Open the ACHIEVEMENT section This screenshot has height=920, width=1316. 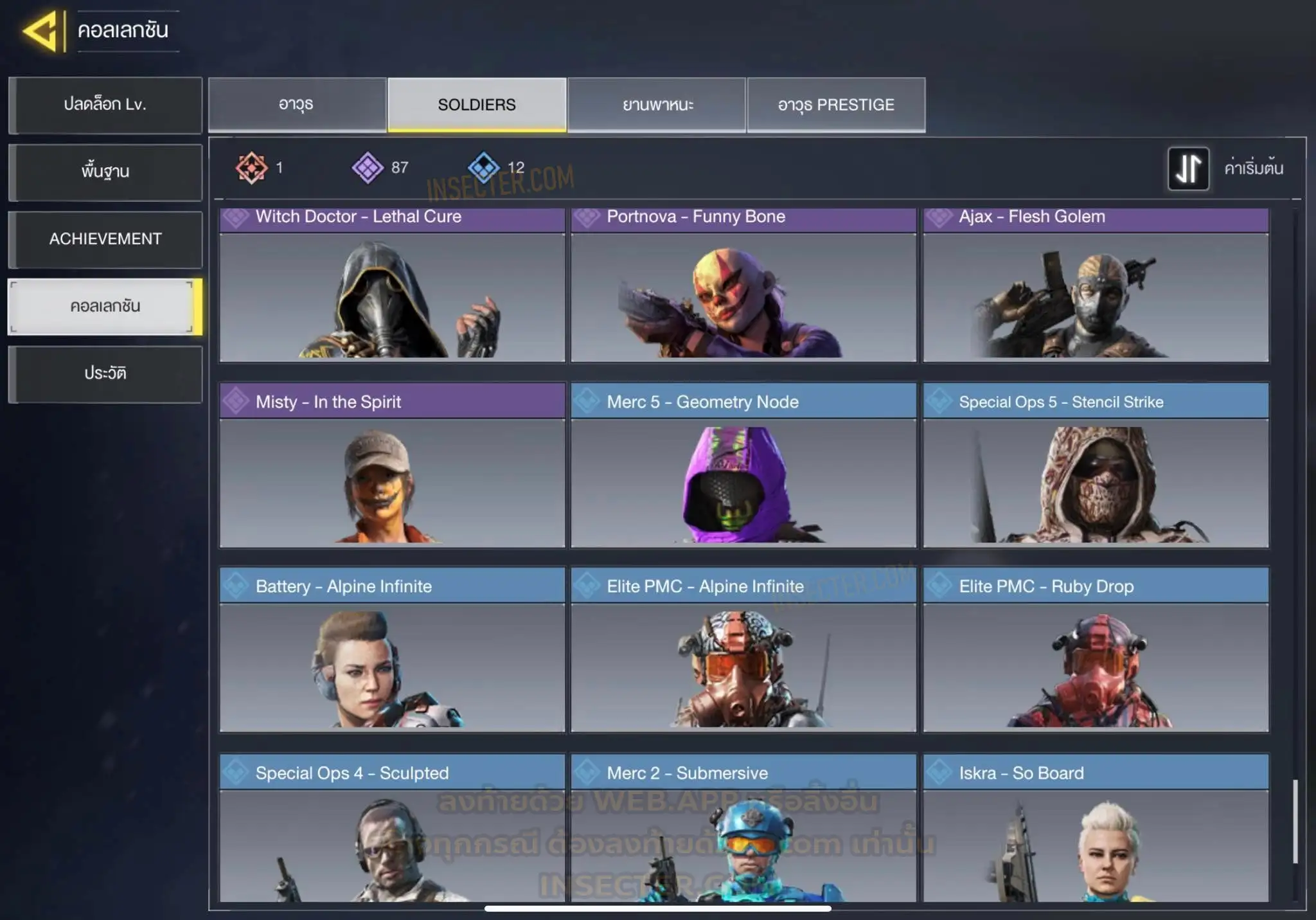click(x=105, y=239)
